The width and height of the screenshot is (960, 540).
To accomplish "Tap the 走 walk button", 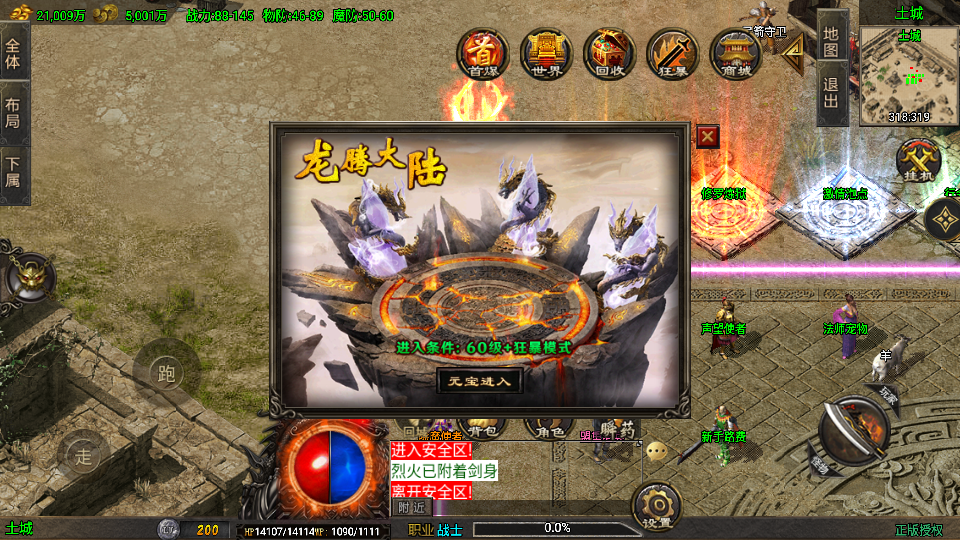I will (x=84, y=458).
